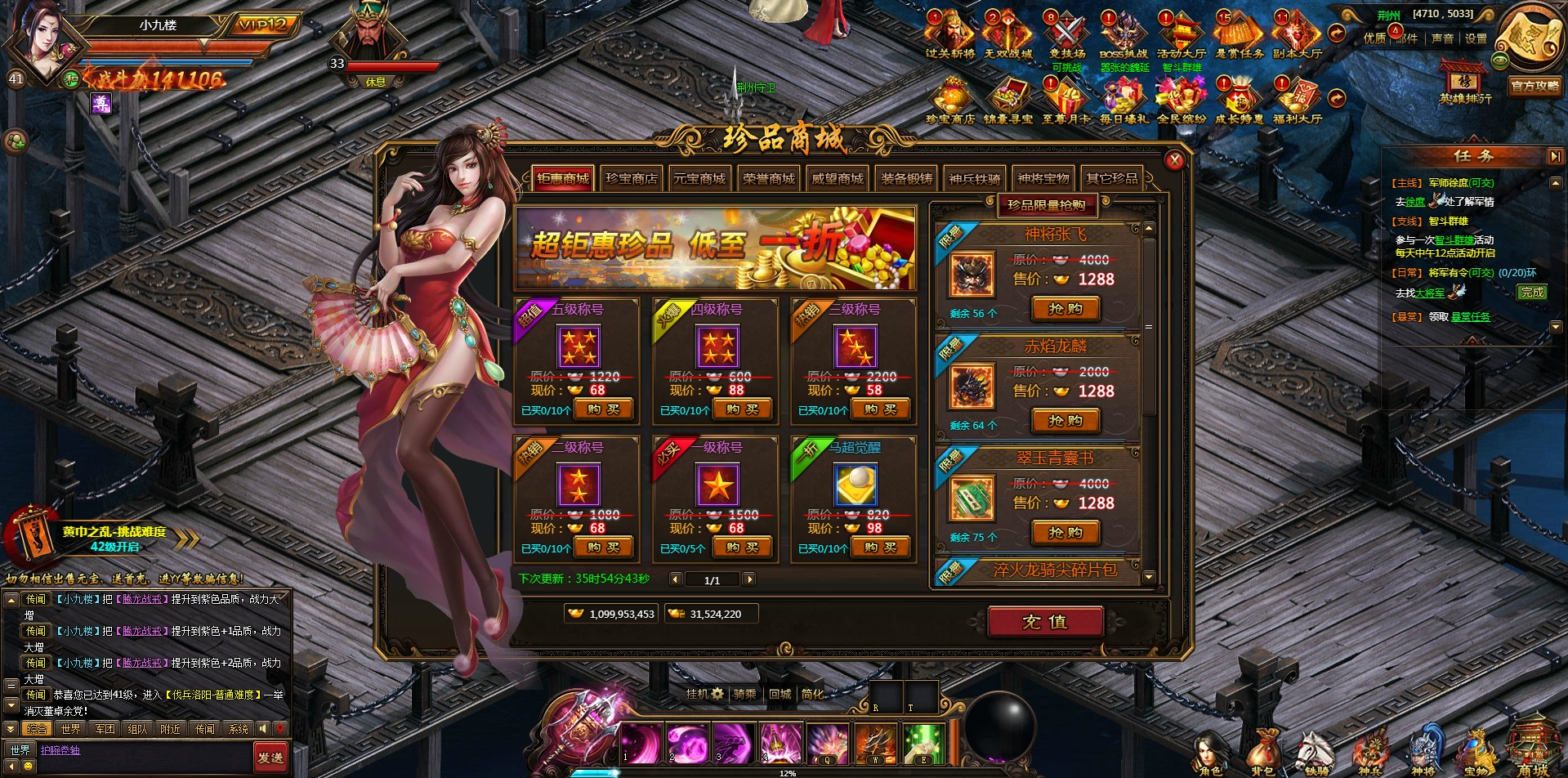Click the red 充值 recharge button
The width and height of the screenshot is (1568, 778).
(x=1045, y=622)
